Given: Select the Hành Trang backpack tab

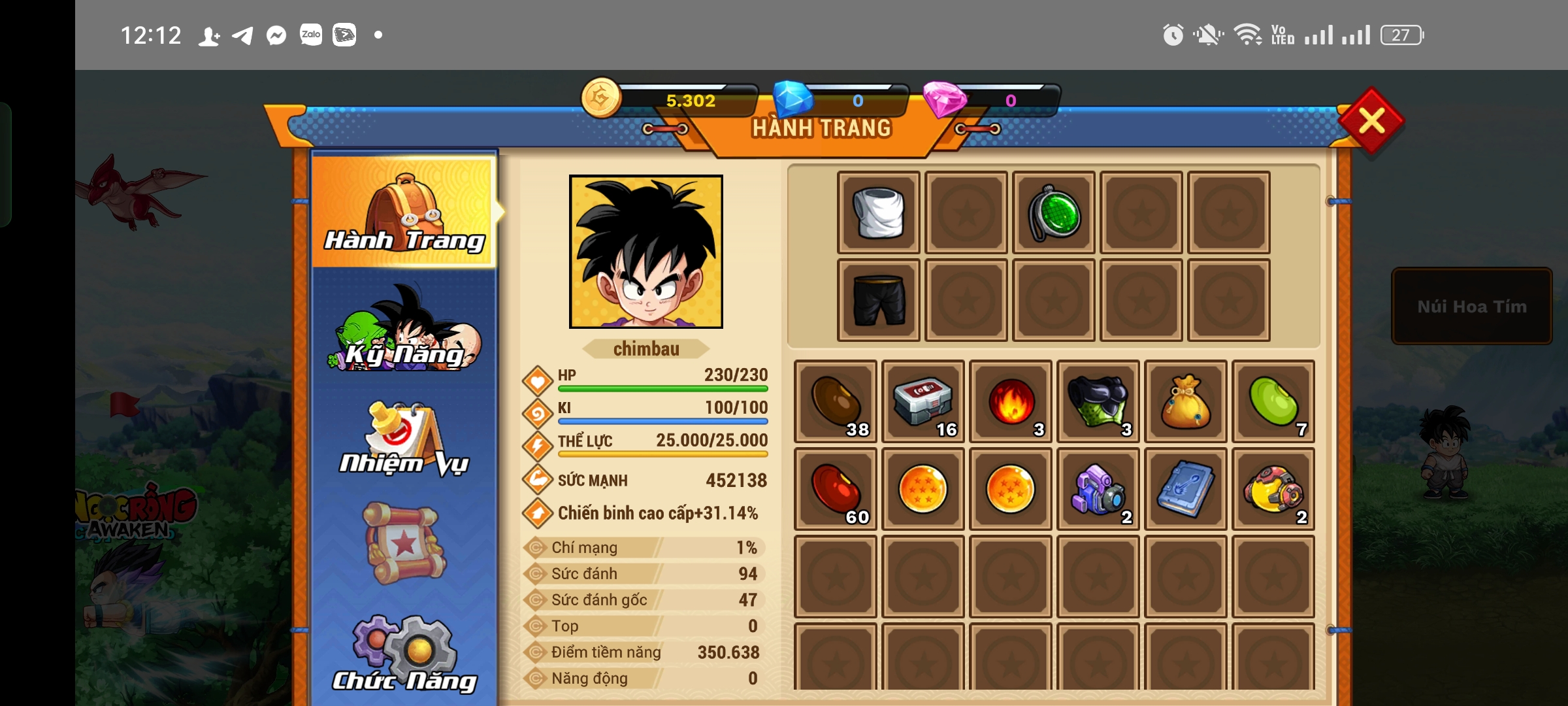Looking at the screenshot, I should [x=405, y=212].
